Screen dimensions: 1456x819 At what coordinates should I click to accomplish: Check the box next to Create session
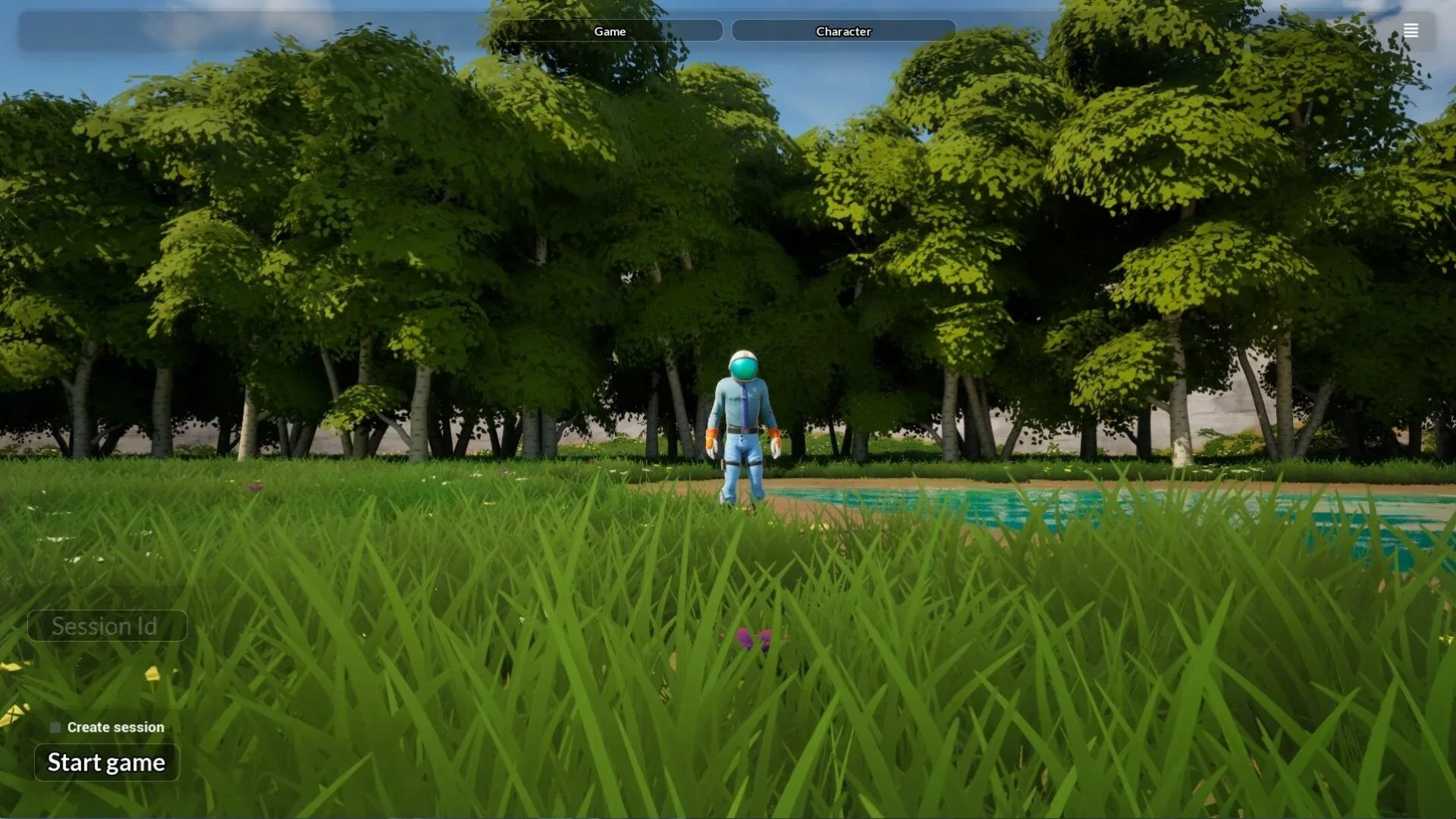point(54,726)
